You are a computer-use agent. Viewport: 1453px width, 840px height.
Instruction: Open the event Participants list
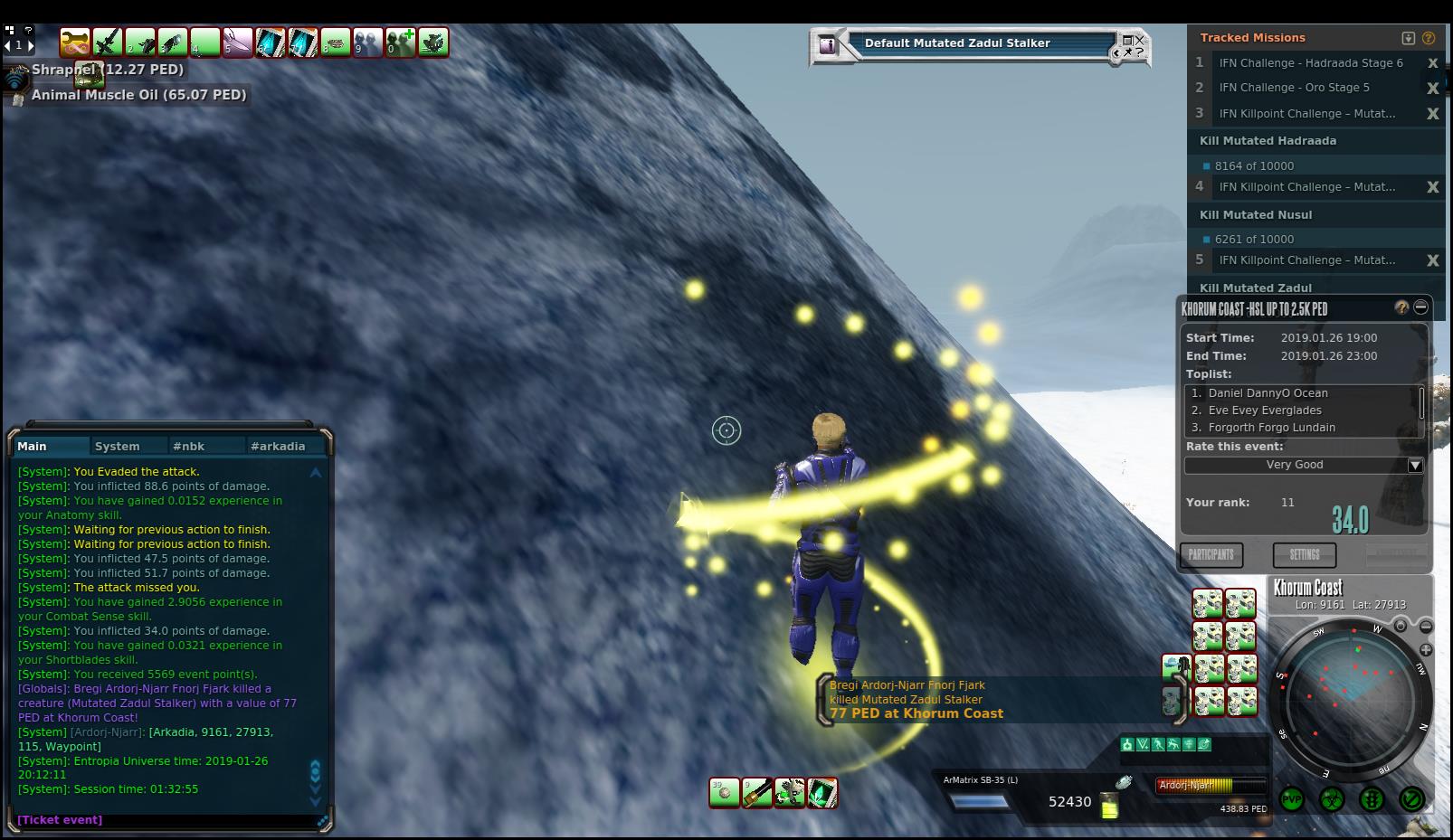pyautogui.click(x=1211, y=554)
